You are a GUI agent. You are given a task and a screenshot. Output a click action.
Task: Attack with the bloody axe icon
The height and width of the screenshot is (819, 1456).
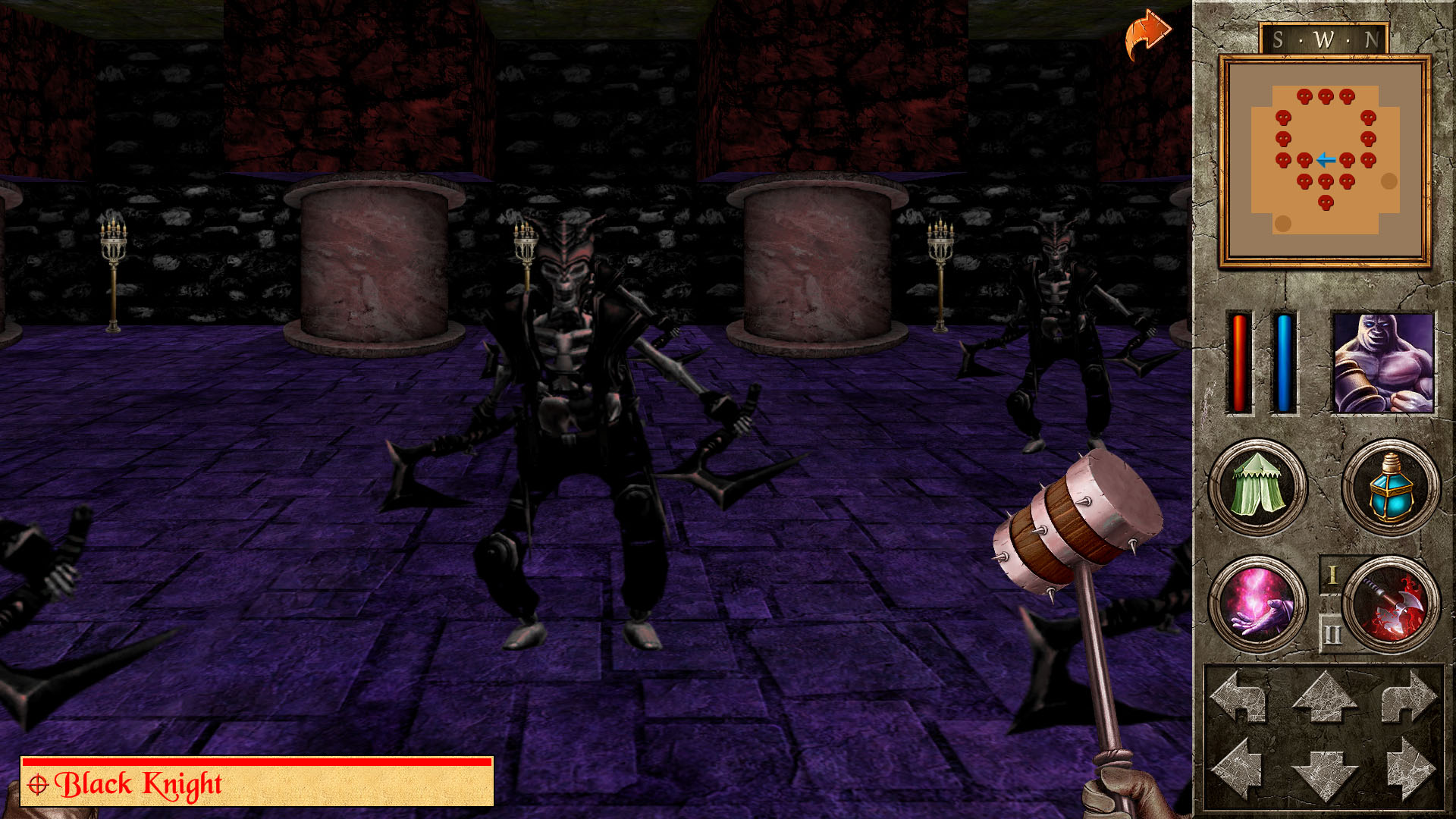(x=1392, y=604)
